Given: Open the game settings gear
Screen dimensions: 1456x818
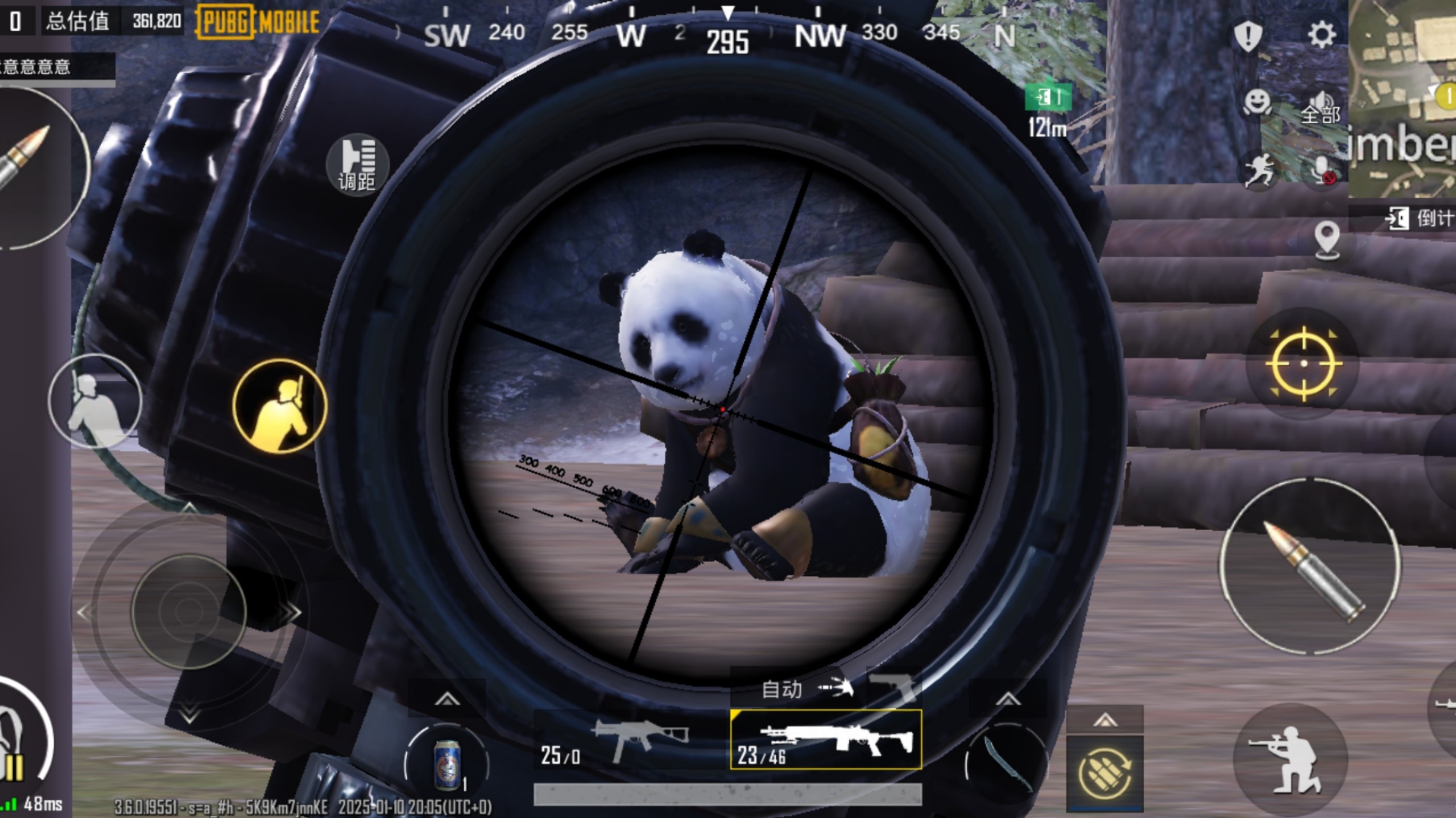Looking at the screenshot, I should (1321, 34).
